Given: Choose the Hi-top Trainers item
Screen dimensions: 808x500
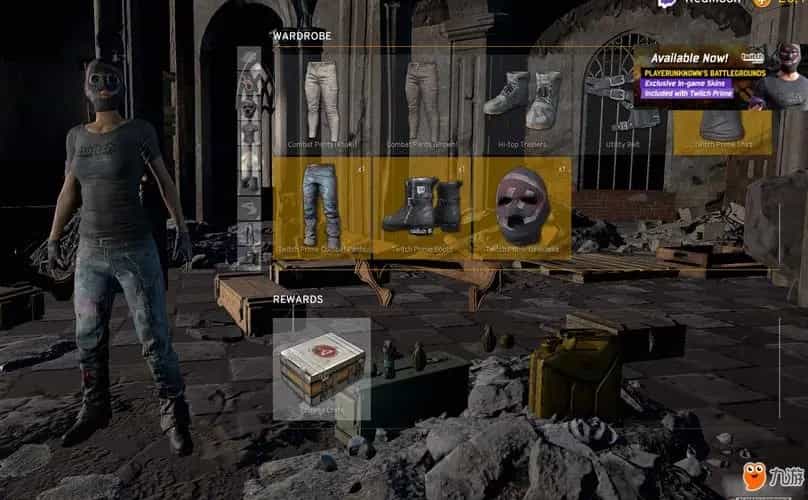Looking at the screenshot, I should (522, 100).
